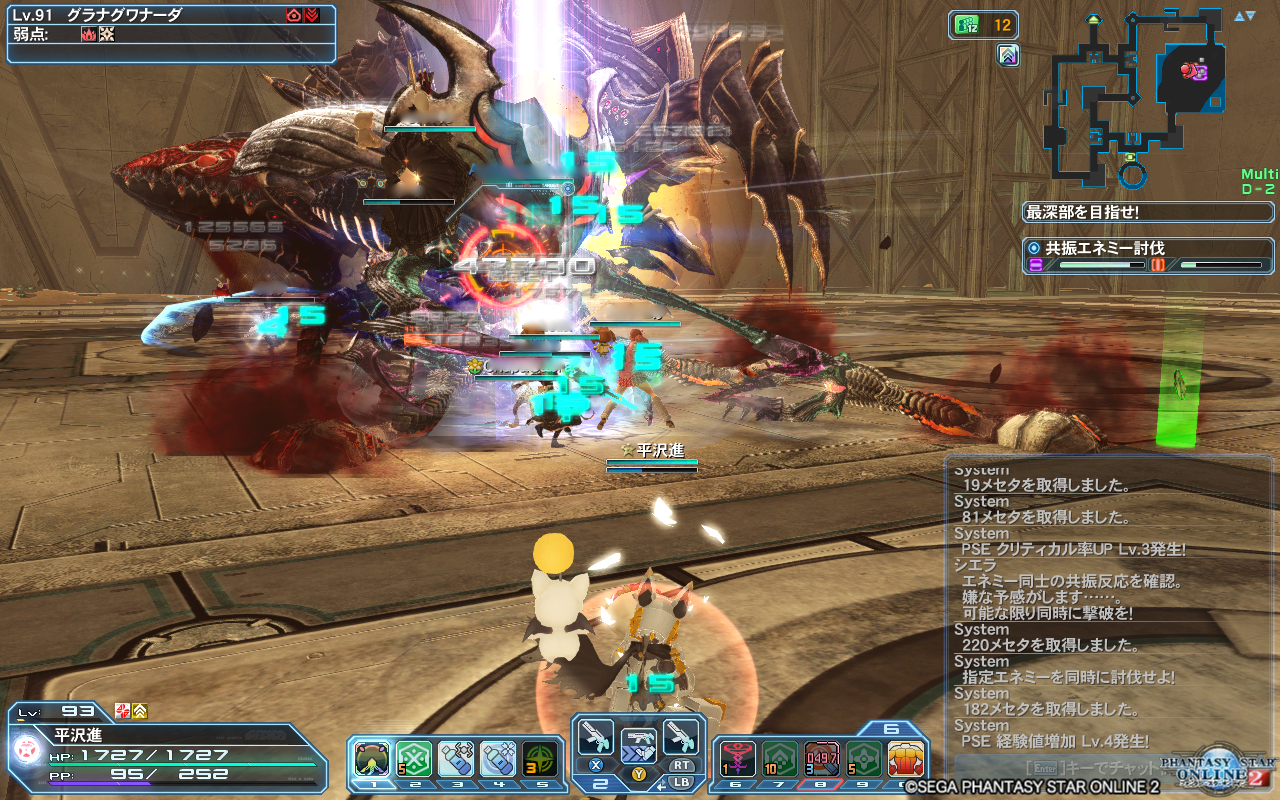Activate the orange muscle torso skill icon
The width and height of the screenshot is (1280, 800).
(905, 760)
